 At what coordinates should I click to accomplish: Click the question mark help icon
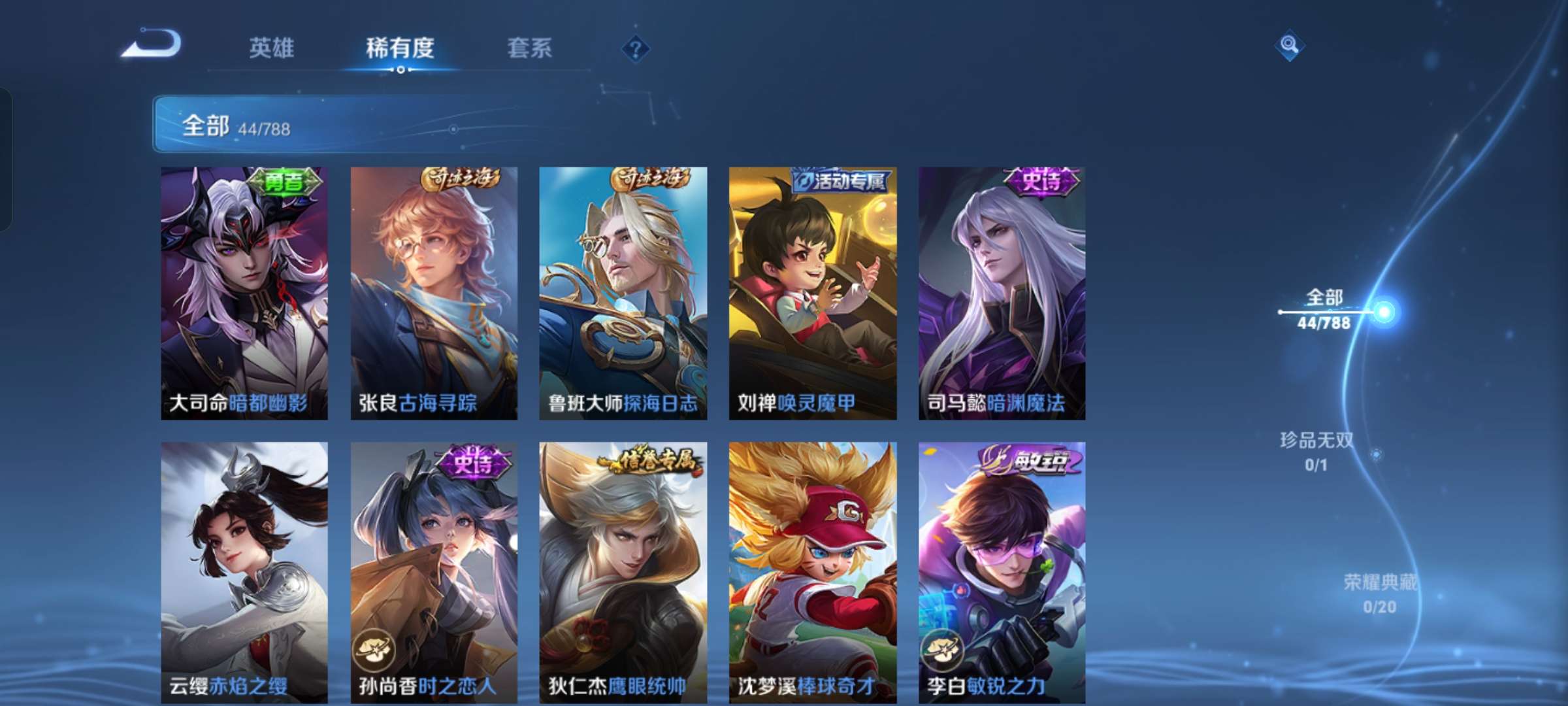(636, 48)
